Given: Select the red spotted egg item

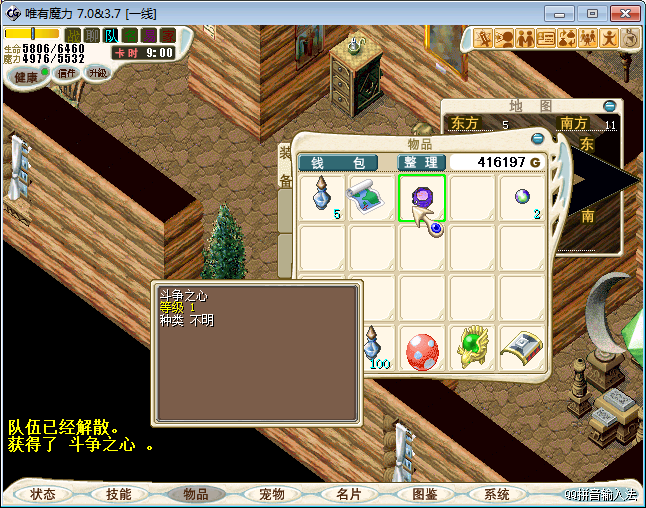Looking at the screenshot, I should coord(422,350).
